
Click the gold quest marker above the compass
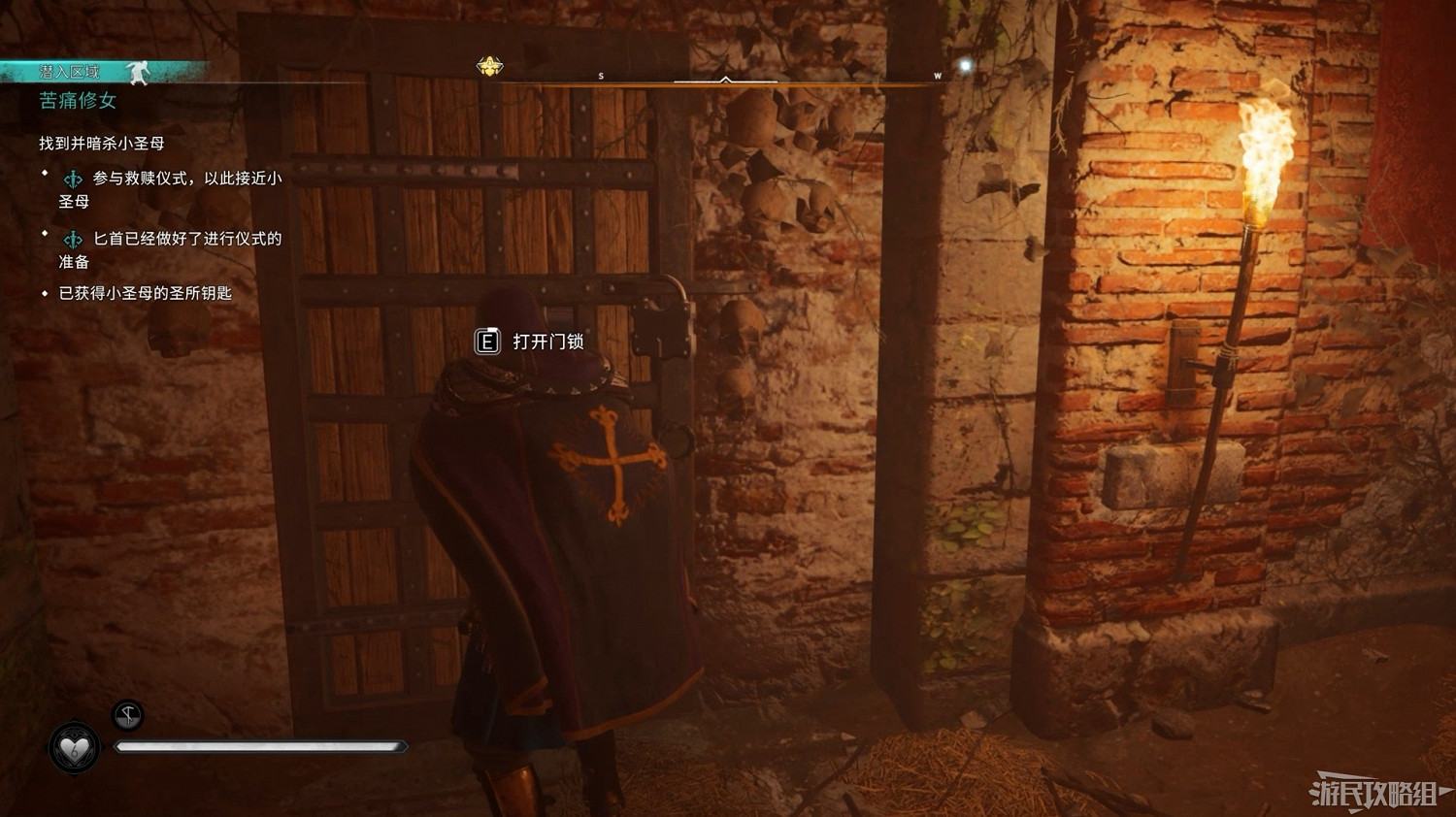click(x=489, y=67)
